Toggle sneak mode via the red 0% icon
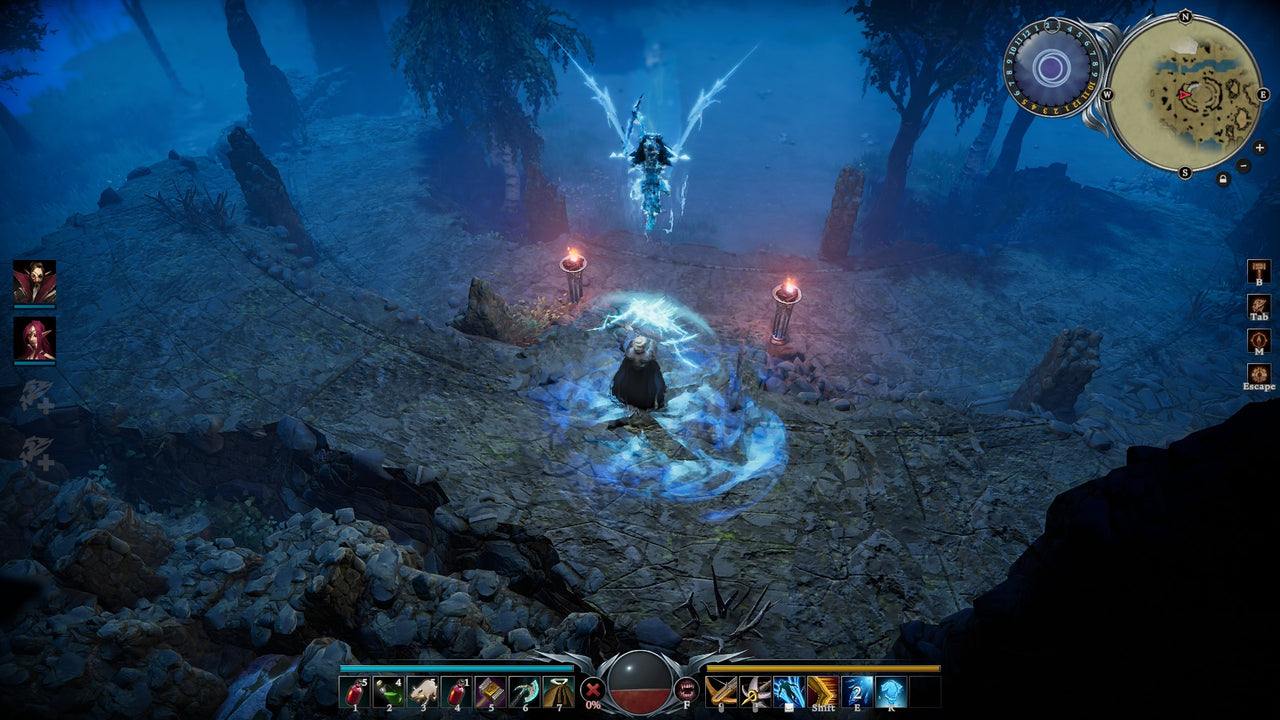Viewport: 1280px width, 720px height. point(592,691)
